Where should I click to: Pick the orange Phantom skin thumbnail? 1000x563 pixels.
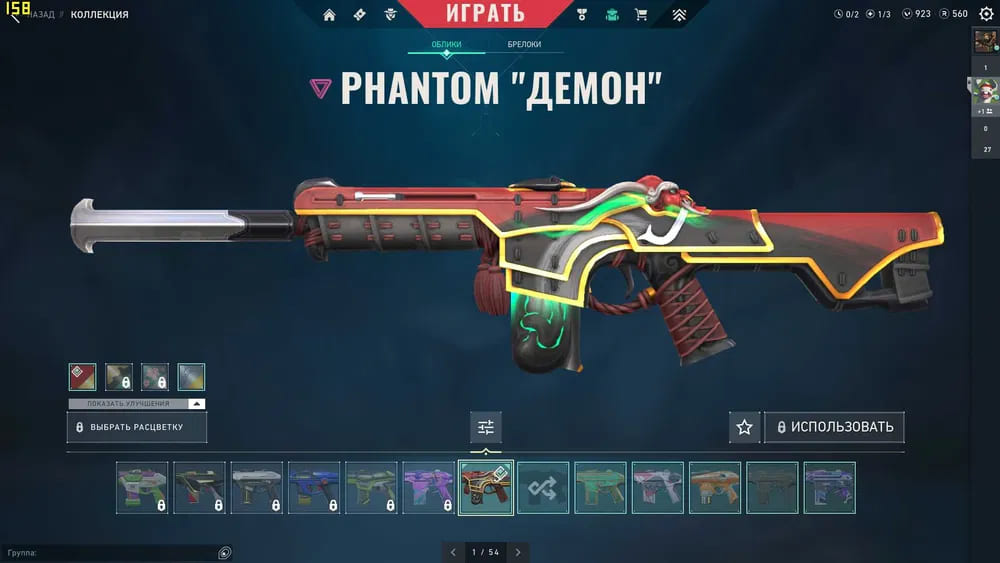pos(715,488)
